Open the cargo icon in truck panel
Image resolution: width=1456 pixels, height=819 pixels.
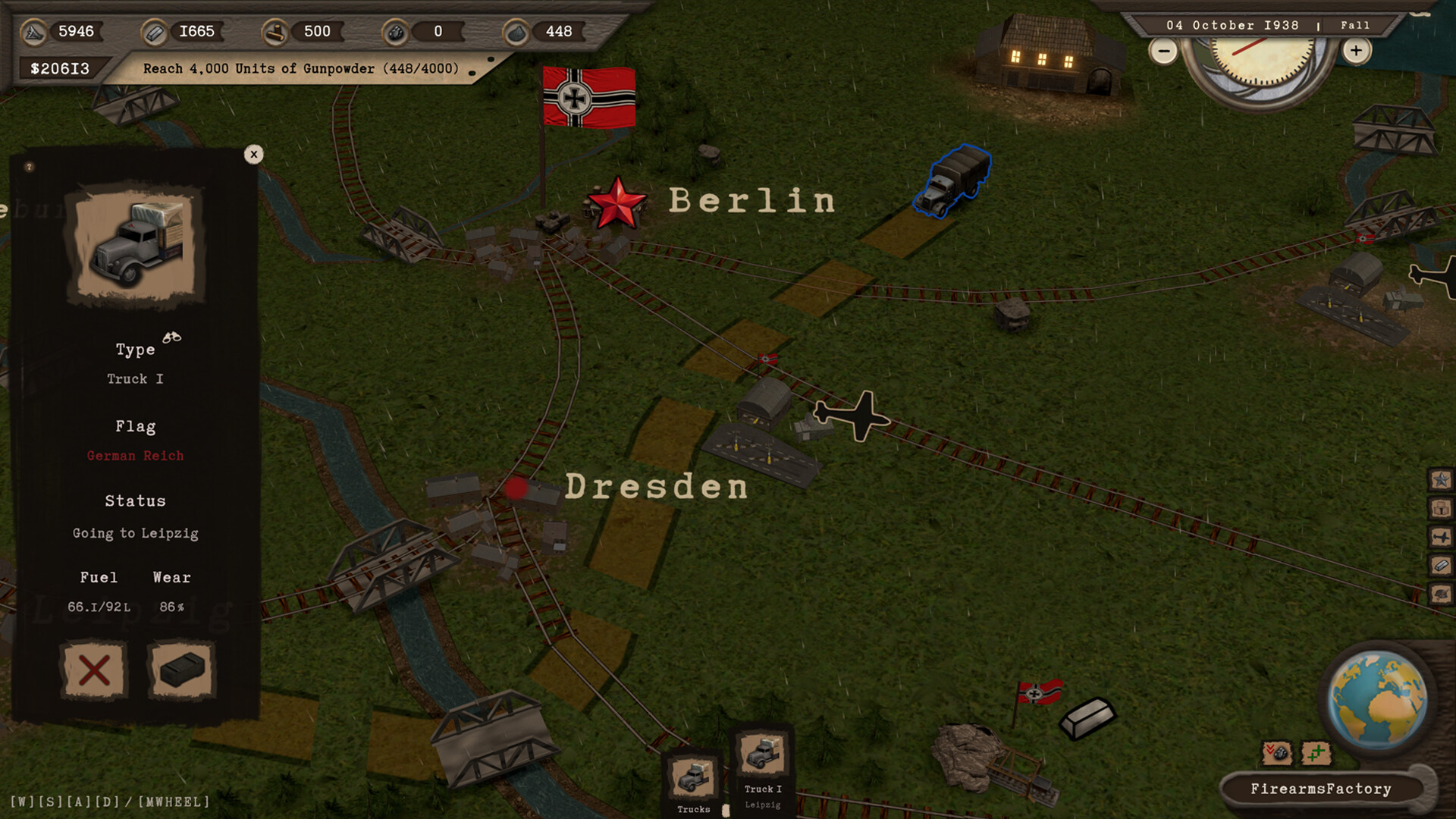[180, 670]
